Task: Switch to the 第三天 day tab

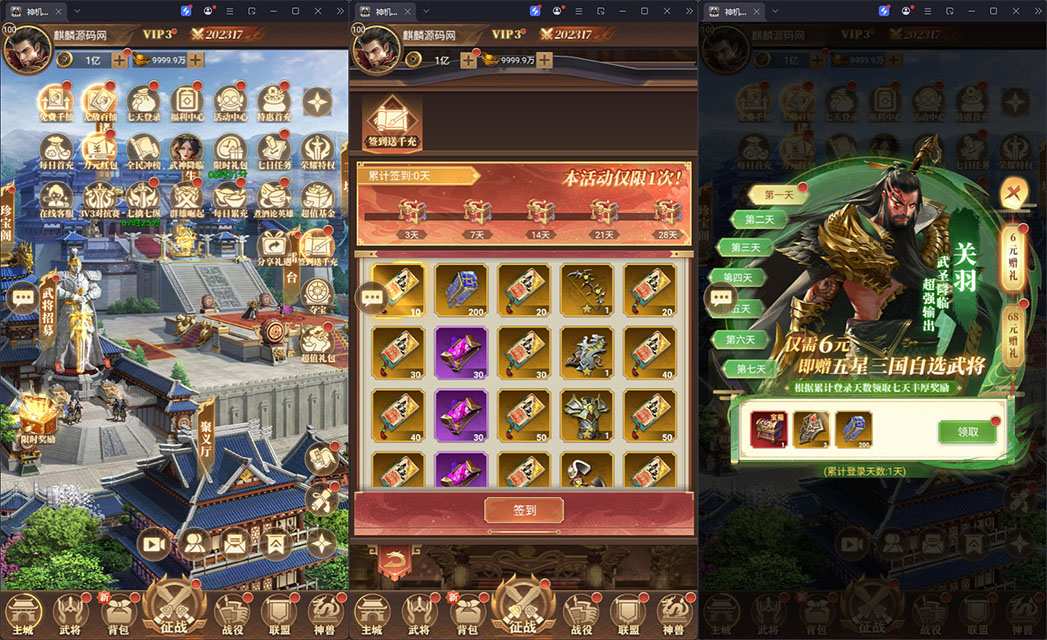Action: (747, 247)
